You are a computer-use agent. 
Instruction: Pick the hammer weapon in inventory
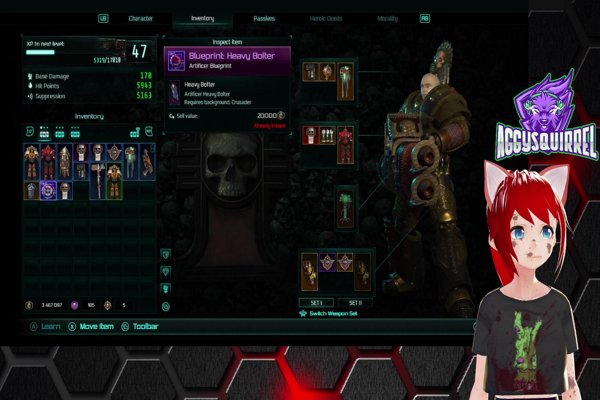tap(98, 180)
